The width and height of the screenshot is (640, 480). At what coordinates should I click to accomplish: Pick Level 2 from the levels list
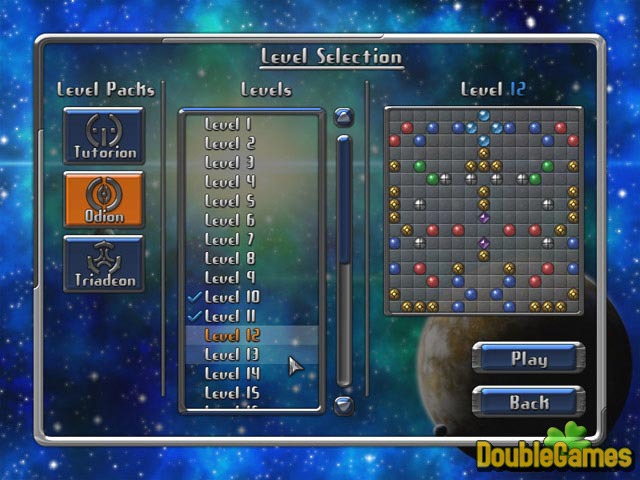click(229, 143)
